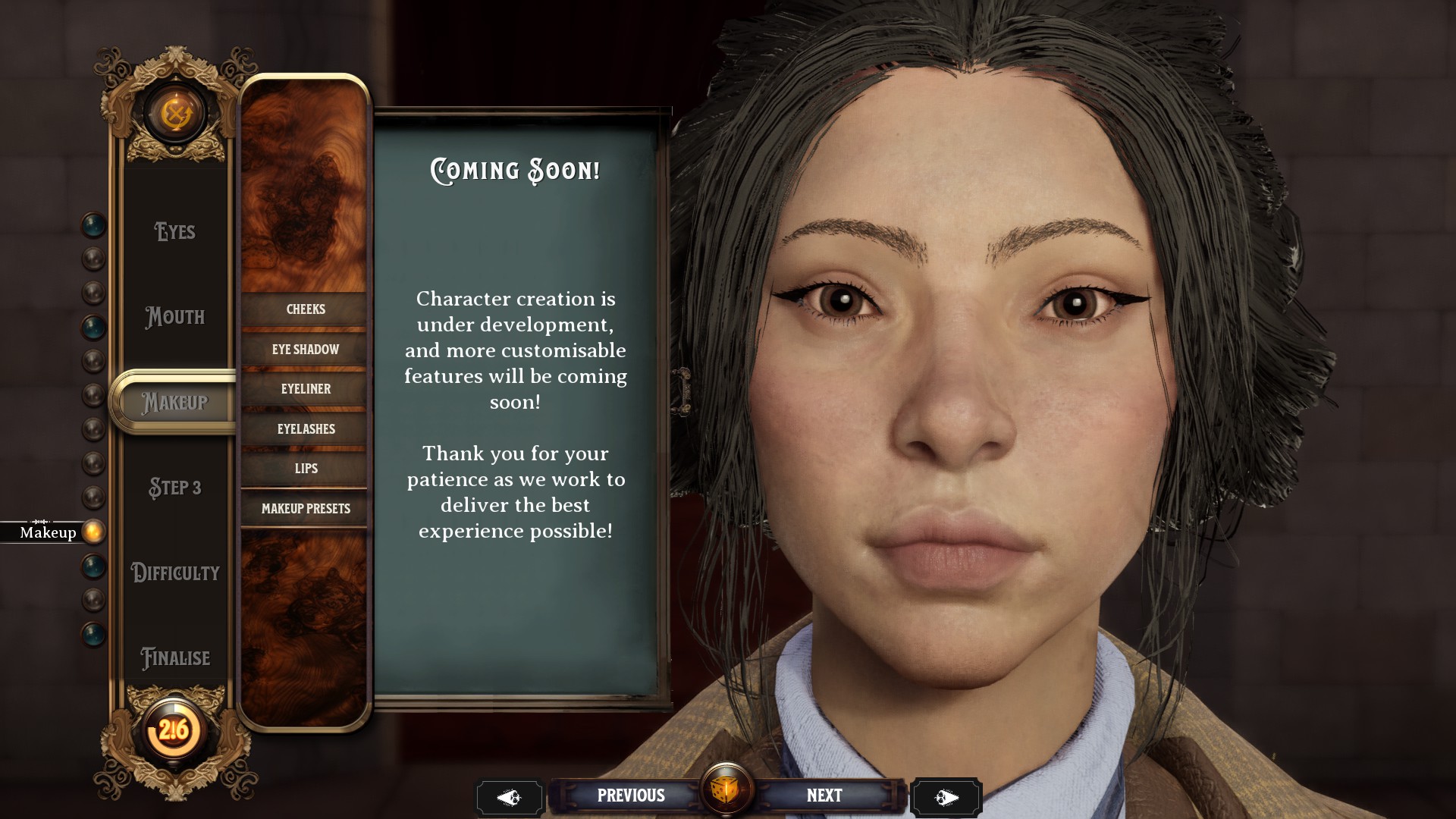Open Eyelashes customisation

(x=305, y=429)
